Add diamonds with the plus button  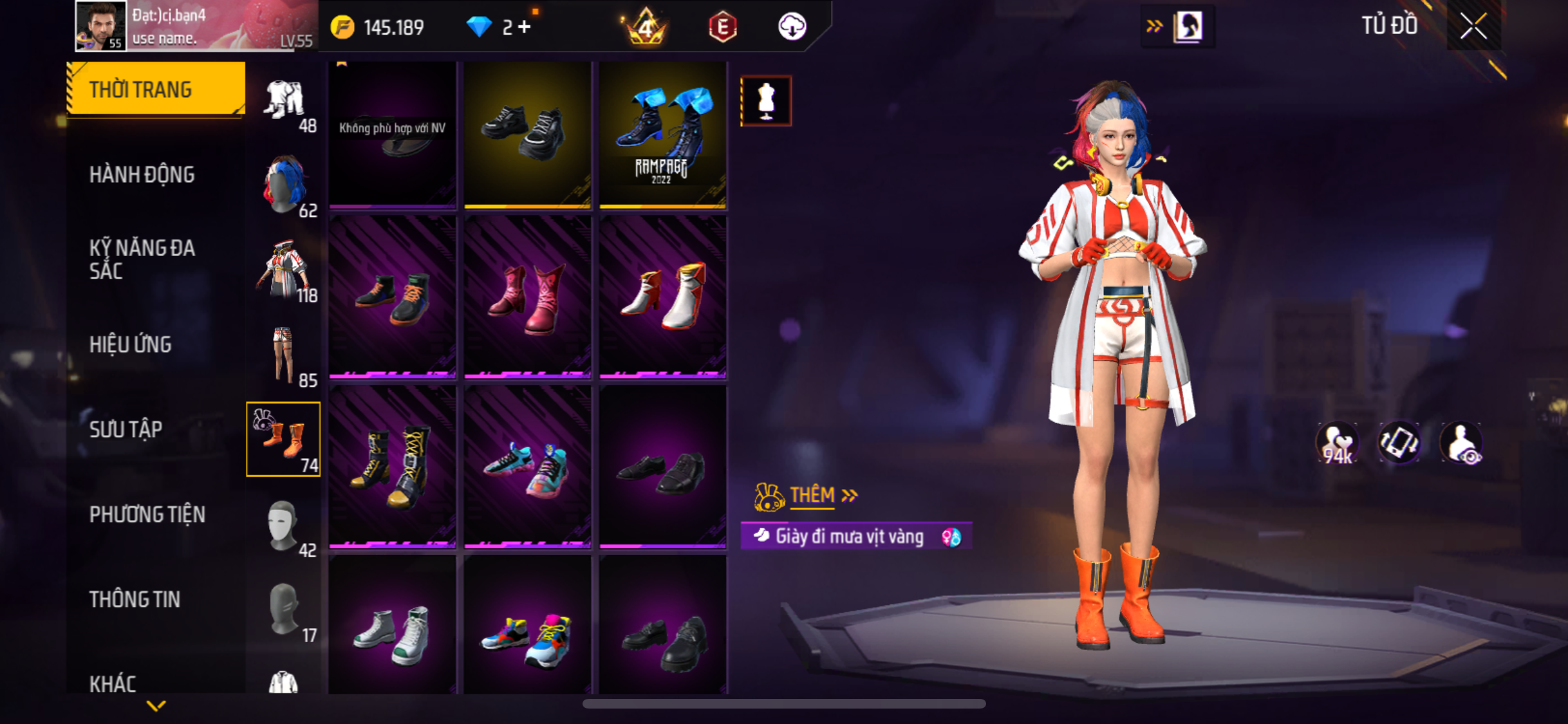[x=525, y=27]
